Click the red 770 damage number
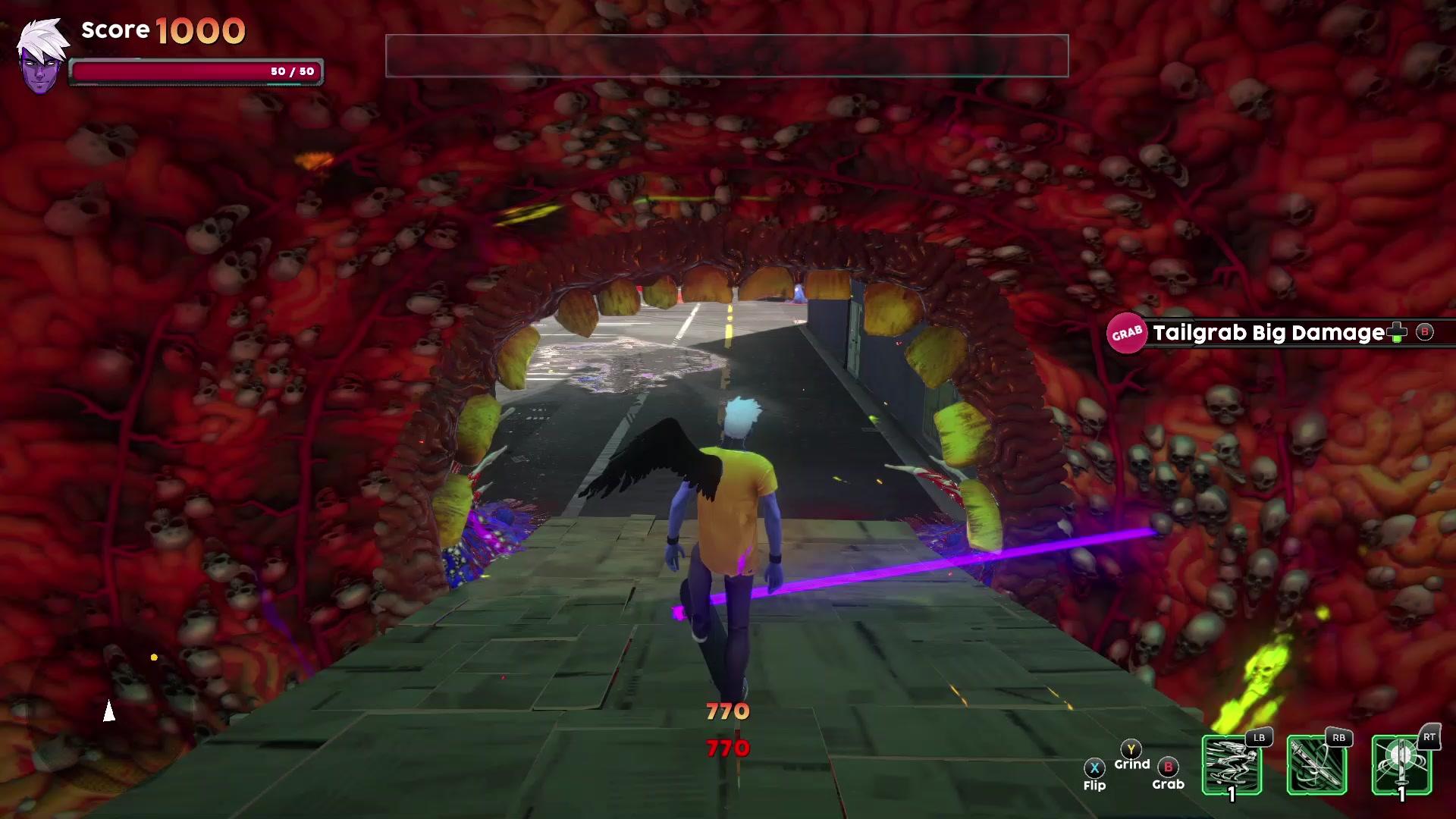 pos(726,749)
